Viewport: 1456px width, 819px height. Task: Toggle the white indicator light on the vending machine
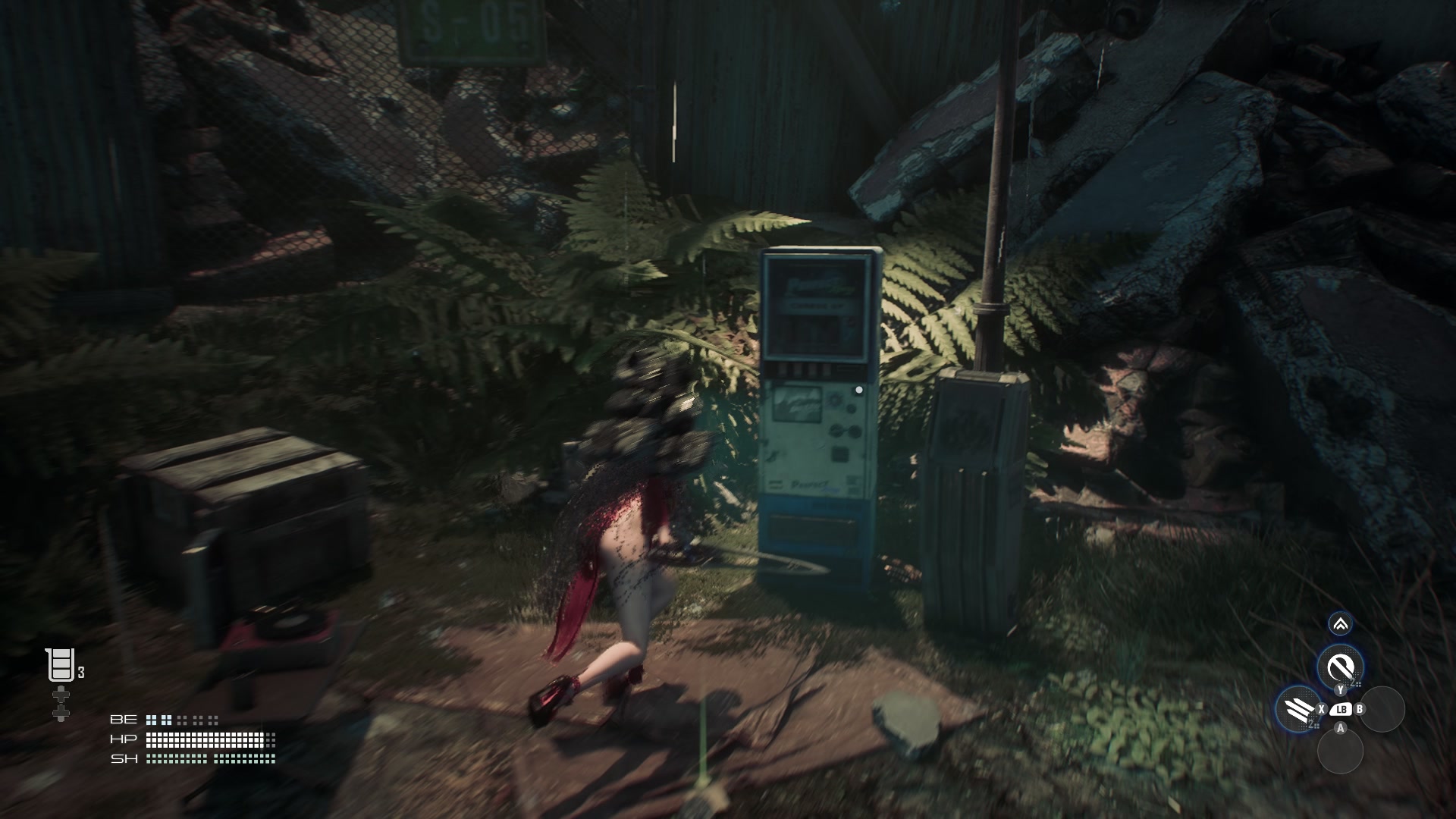[858, 389]
